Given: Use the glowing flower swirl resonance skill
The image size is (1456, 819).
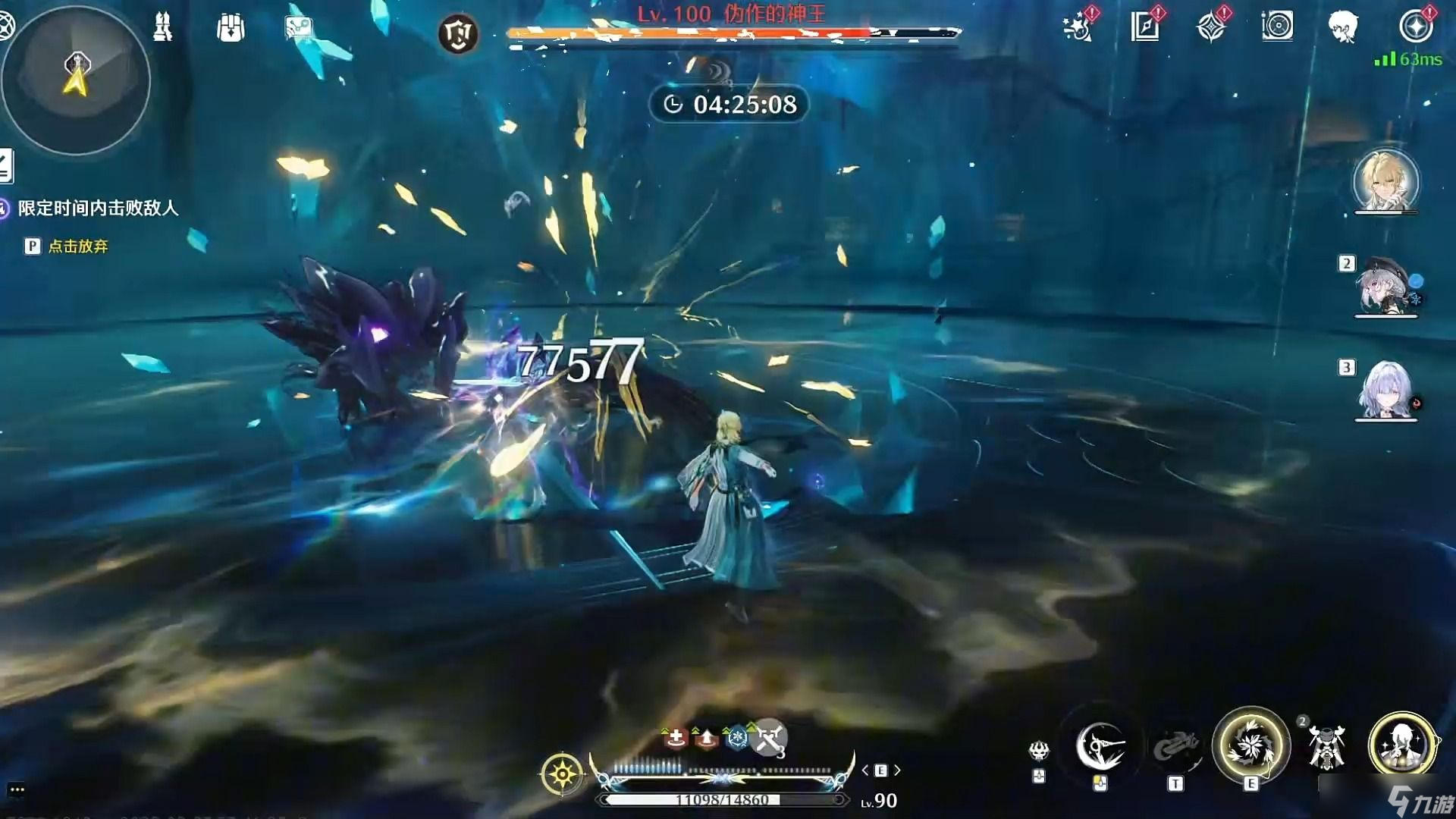Looking at the screenshot, I should coord(1250,746).
